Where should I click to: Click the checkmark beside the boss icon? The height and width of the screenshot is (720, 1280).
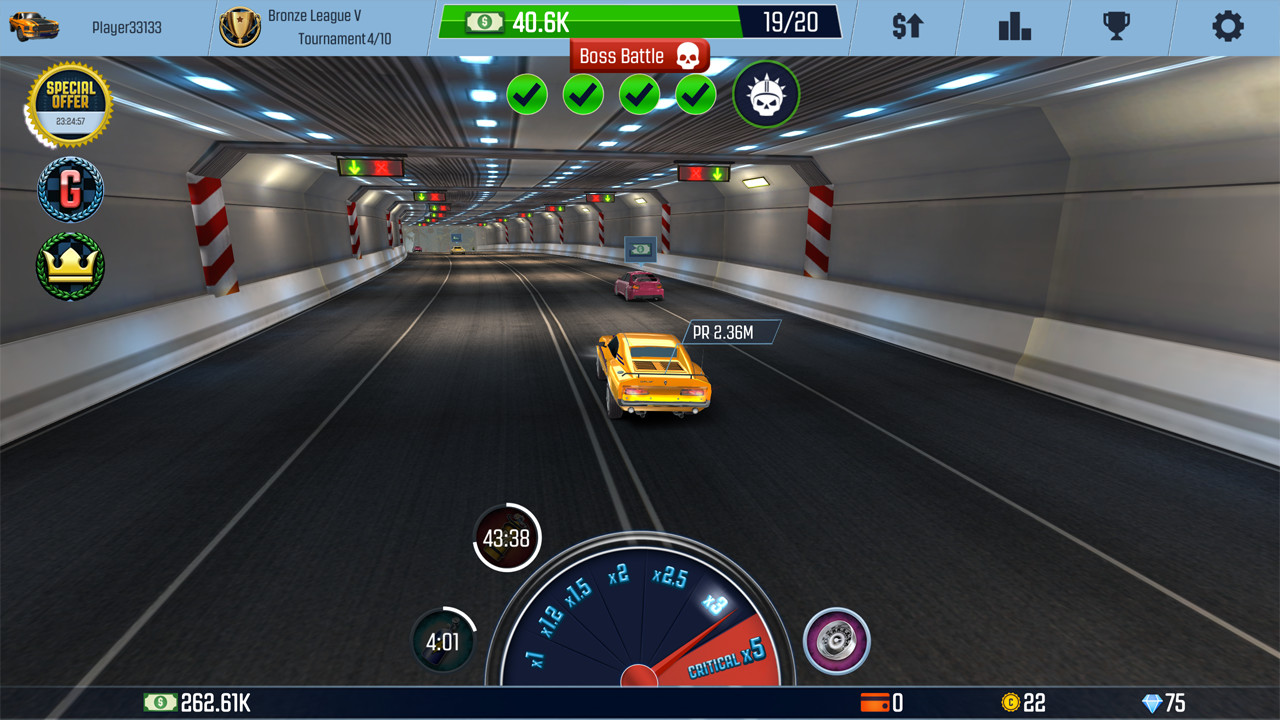(695, 95)
